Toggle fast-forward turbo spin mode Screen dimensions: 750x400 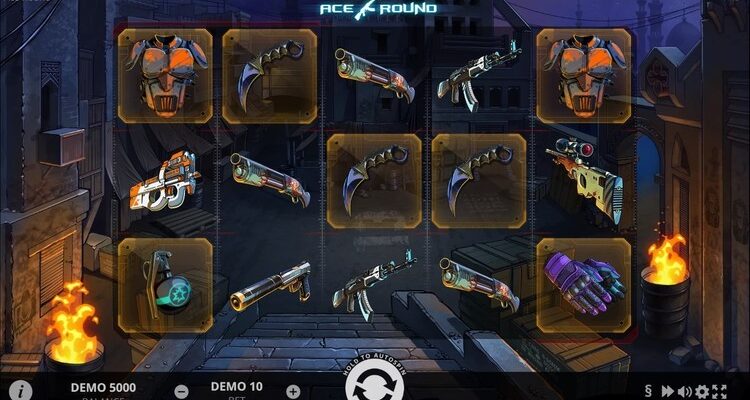tap(667, 391)
